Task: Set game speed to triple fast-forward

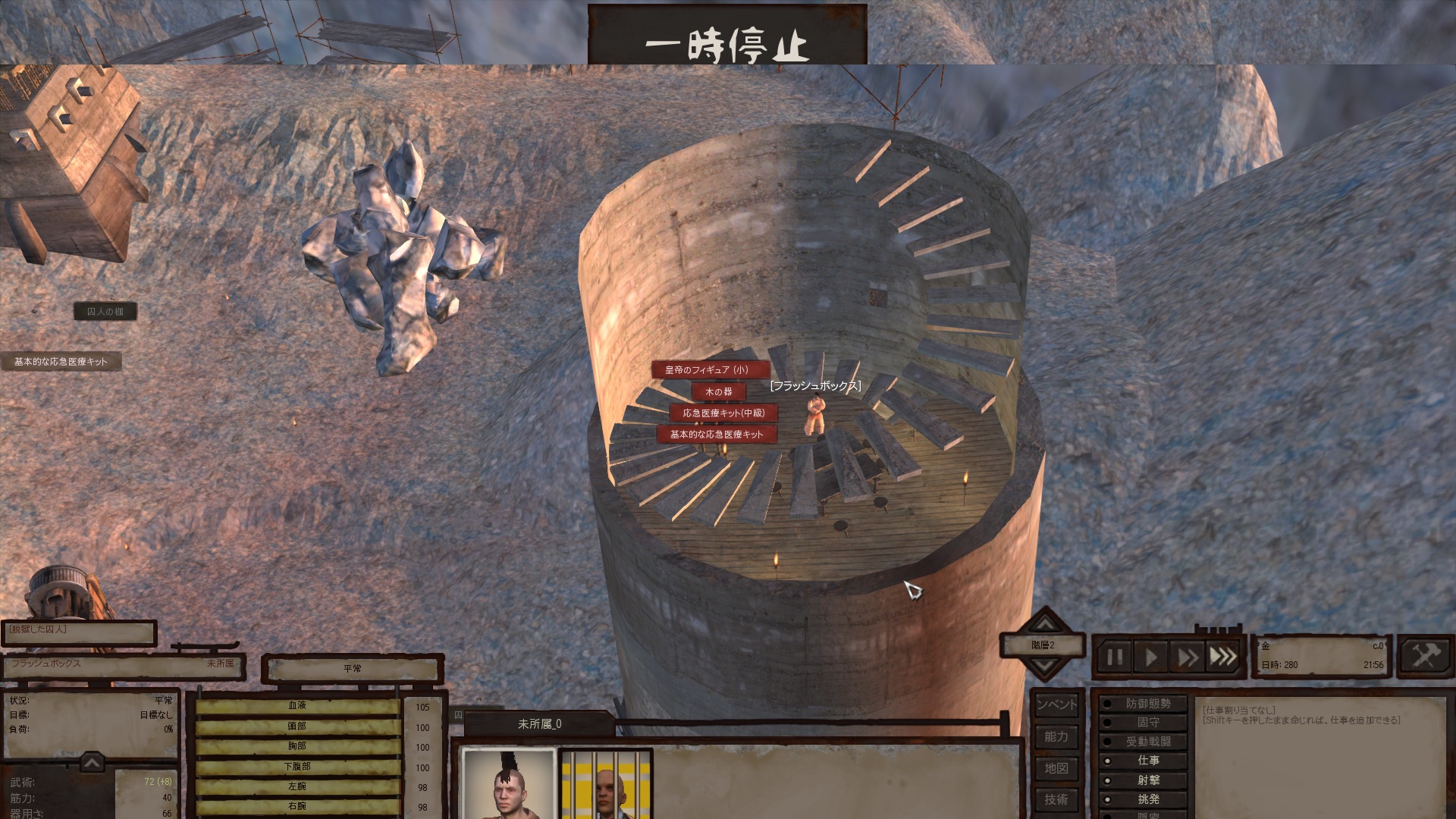Action: (x=1222, y=657)
